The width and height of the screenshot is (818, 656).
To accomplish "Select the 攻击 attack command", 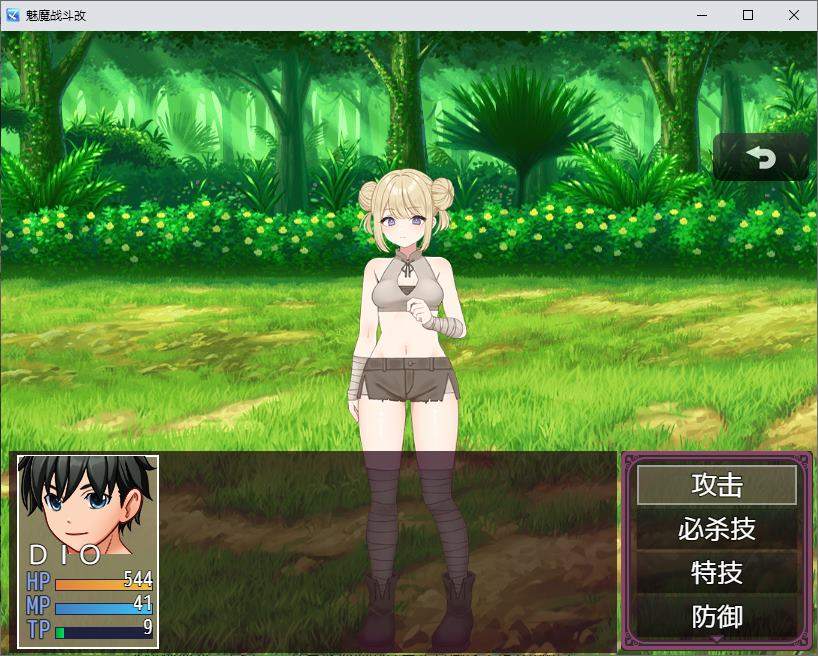I will coord(717,485).
